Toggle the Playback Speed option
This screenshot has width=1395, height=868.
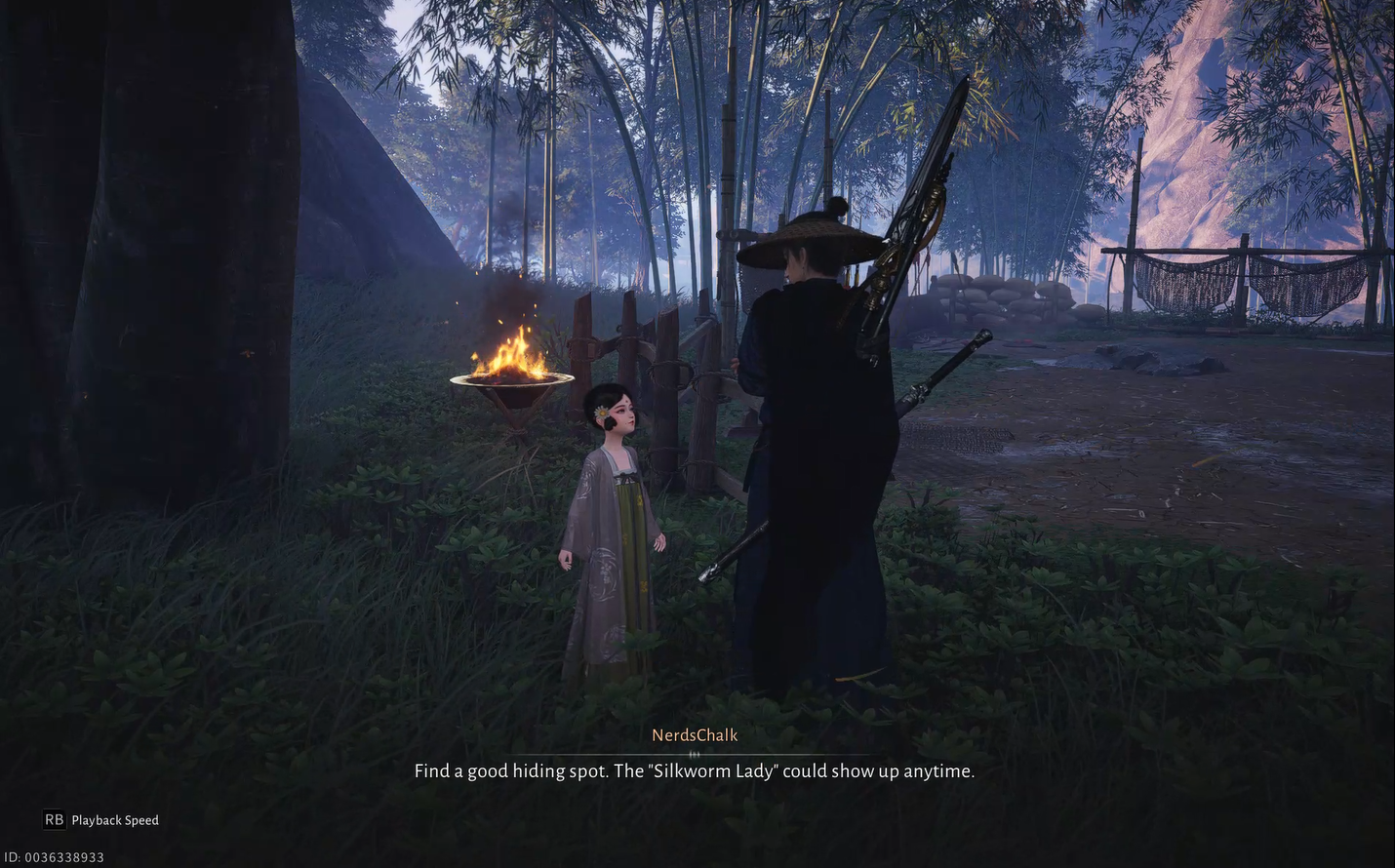pyautogui.click(x=101, y=820)
